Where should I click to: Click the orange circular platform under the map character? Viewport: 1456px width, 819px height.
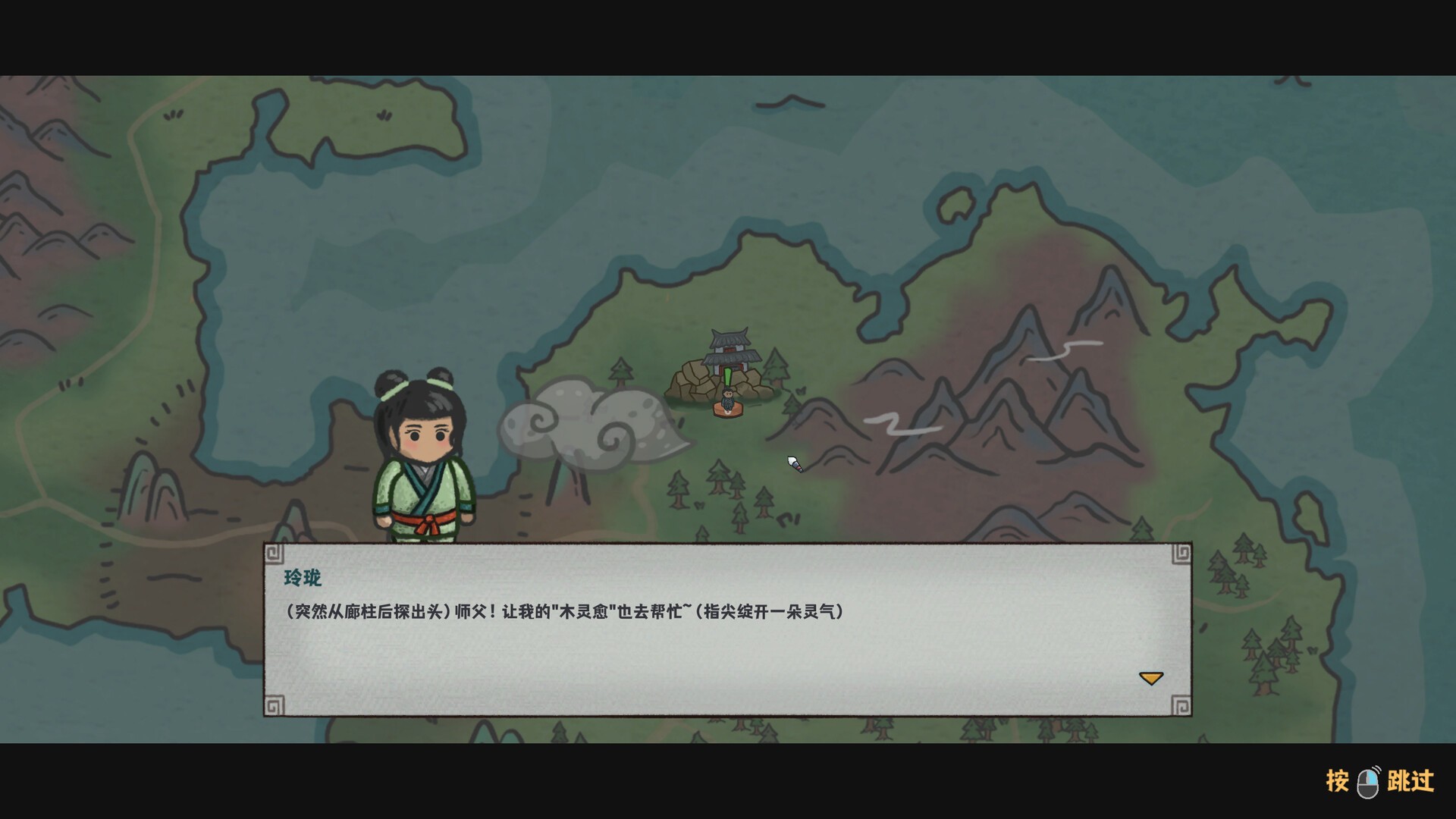tap(728, 413)
